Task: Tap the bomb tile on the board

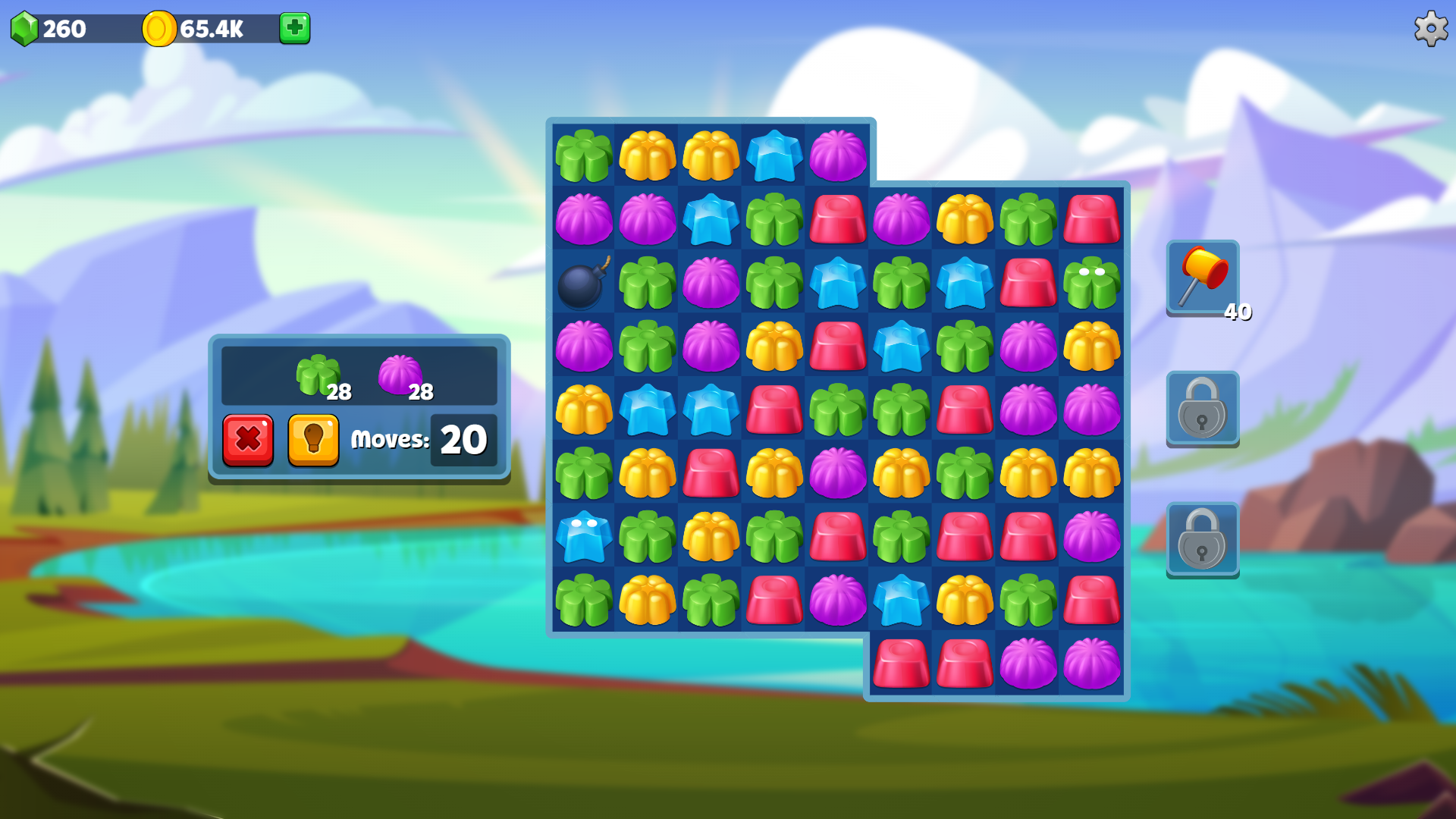Action: point(582,283)
